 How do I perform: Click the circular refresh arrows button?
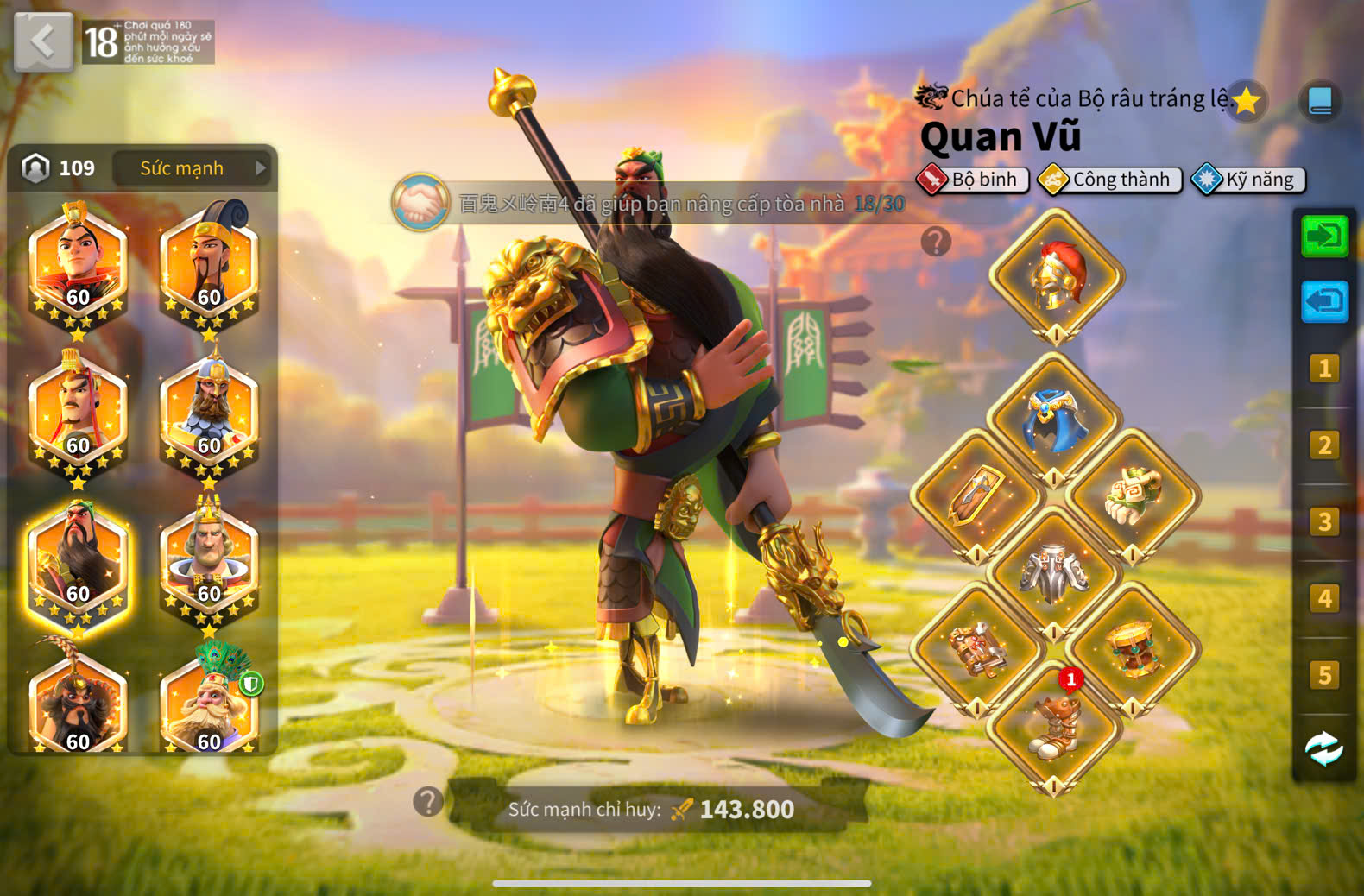[x=1324, y=748]
